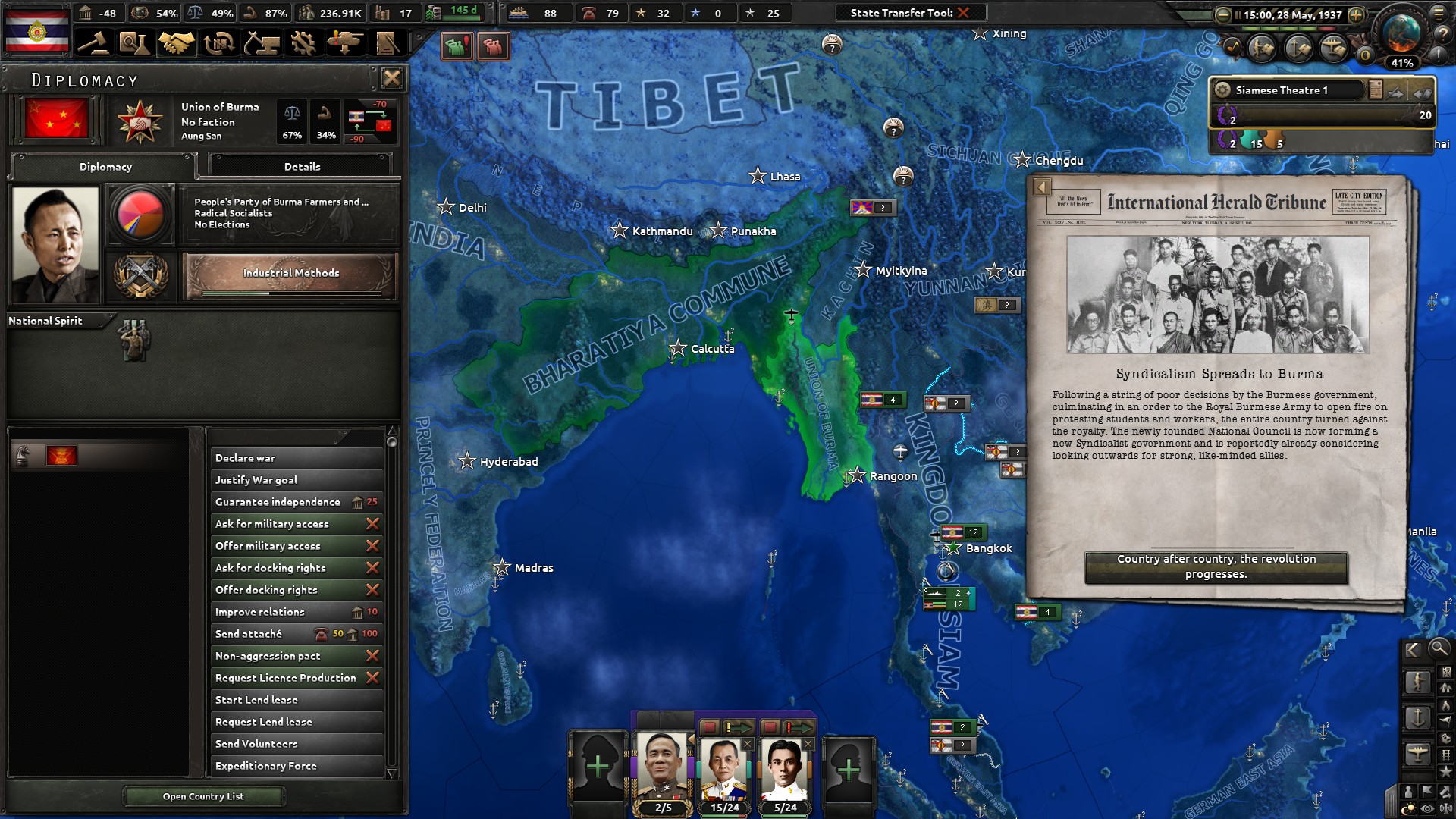Viewport: 1456px width, 819px height.
Task: Select the air force plane theatre filter
Action: 1418,753
